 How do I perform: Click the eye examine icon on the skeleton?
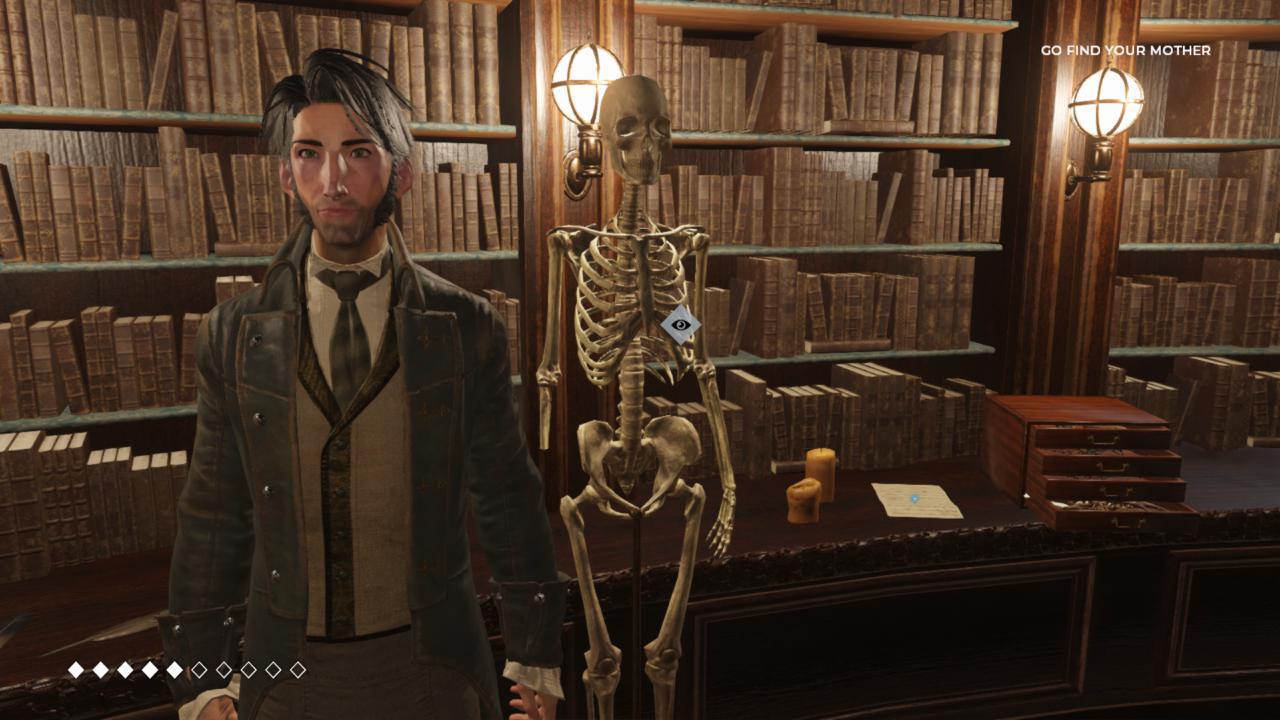(x=681, y=324)
